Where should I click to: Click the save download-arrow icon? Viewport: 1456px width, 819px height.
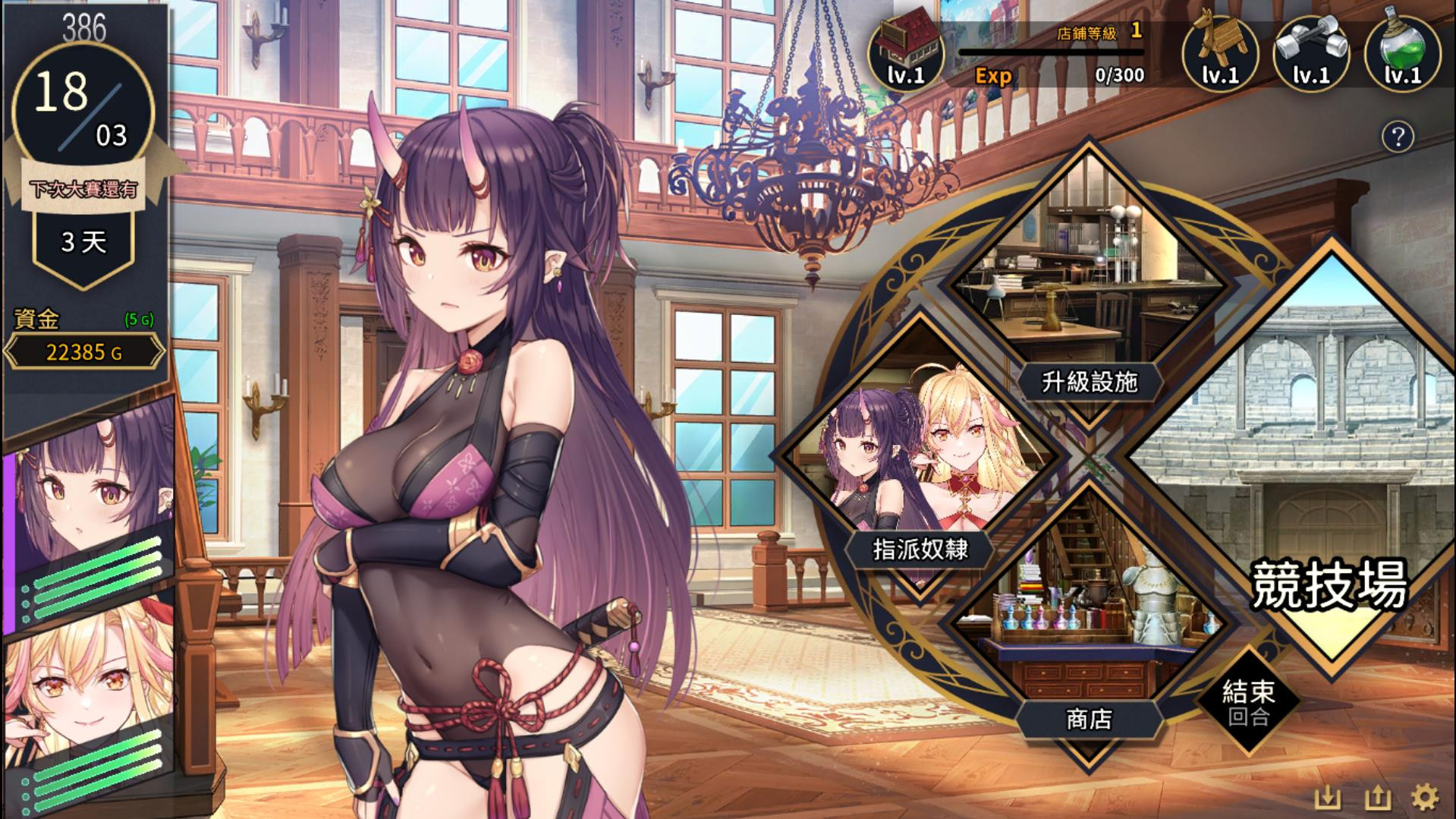pyautogui.click(x=1327, y=798)
